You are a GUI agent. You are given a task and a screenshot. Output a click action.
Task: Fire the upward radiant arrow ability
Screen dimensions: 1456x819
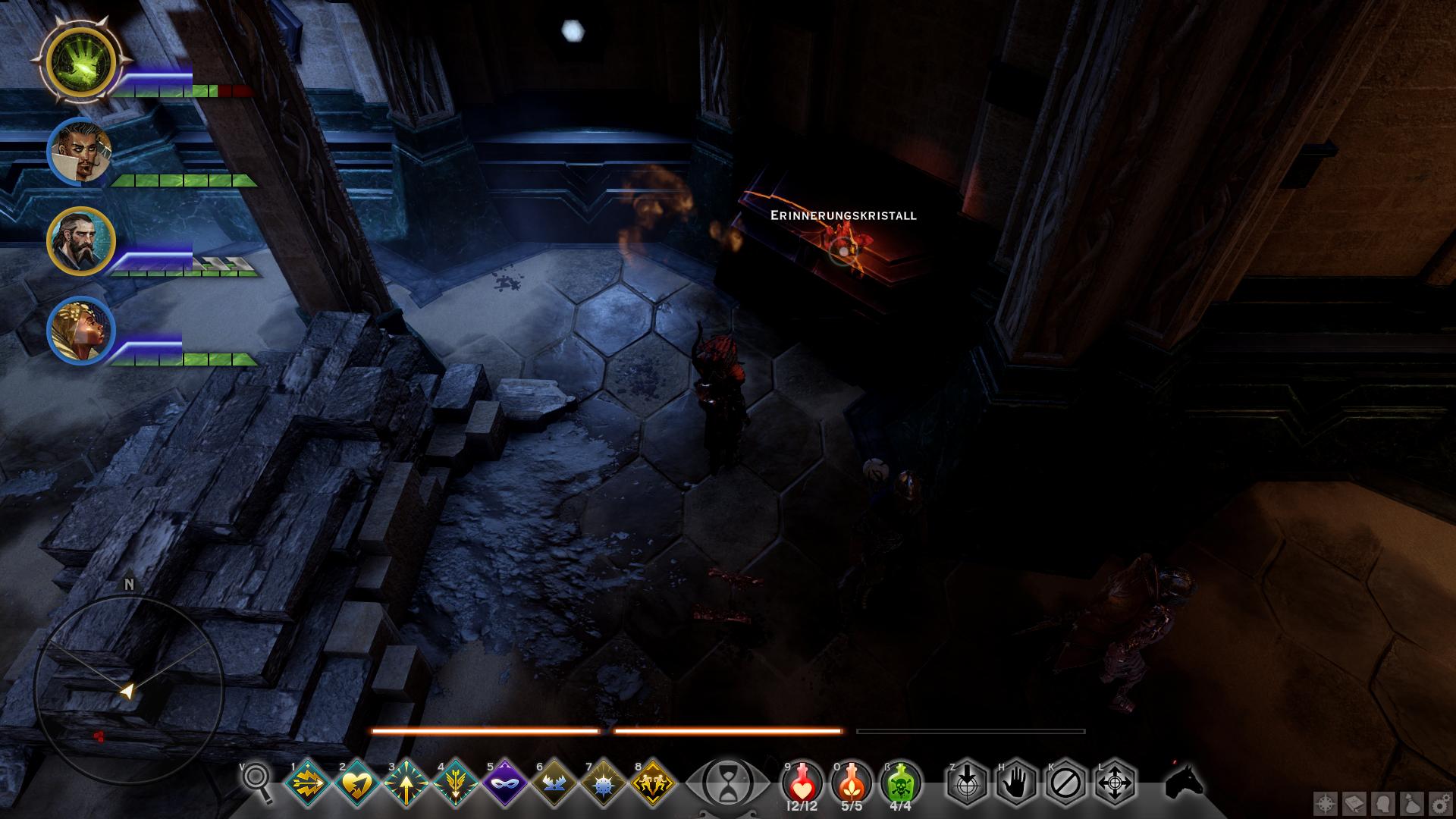(x=406, y=783)
